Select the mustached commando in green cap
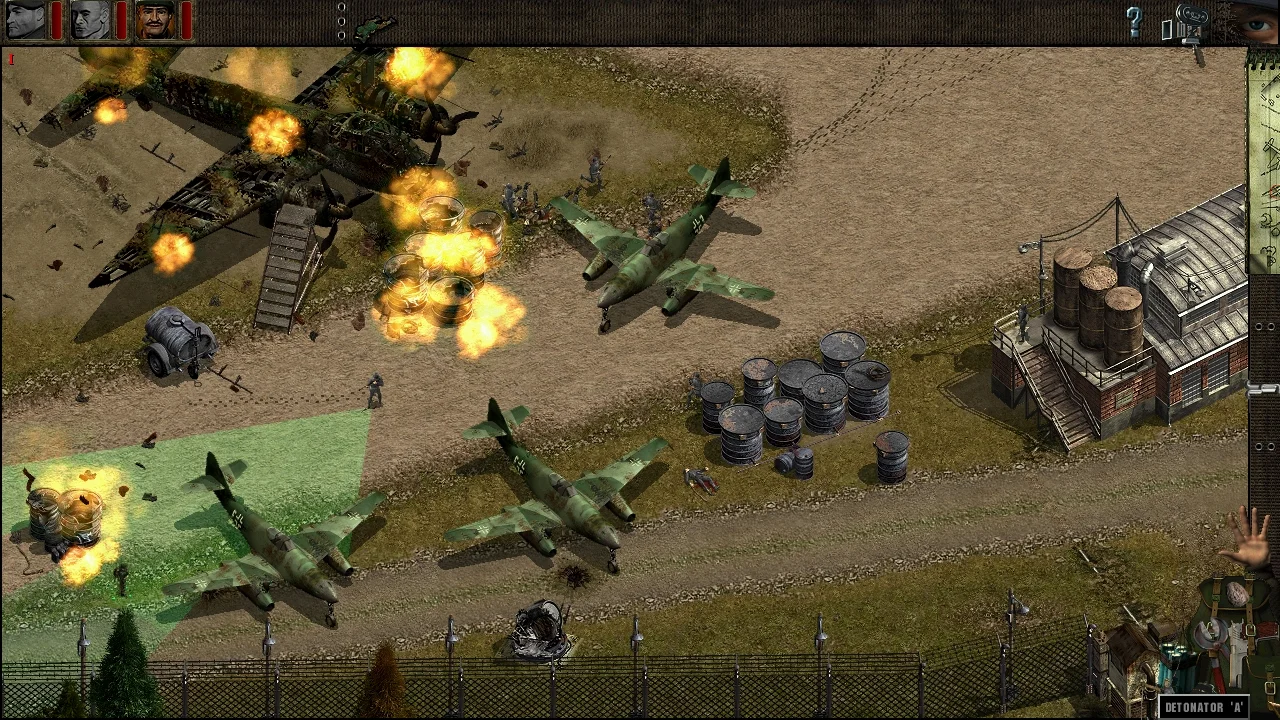The width and height of the screenshot is (1280, 720). (156, 20)
